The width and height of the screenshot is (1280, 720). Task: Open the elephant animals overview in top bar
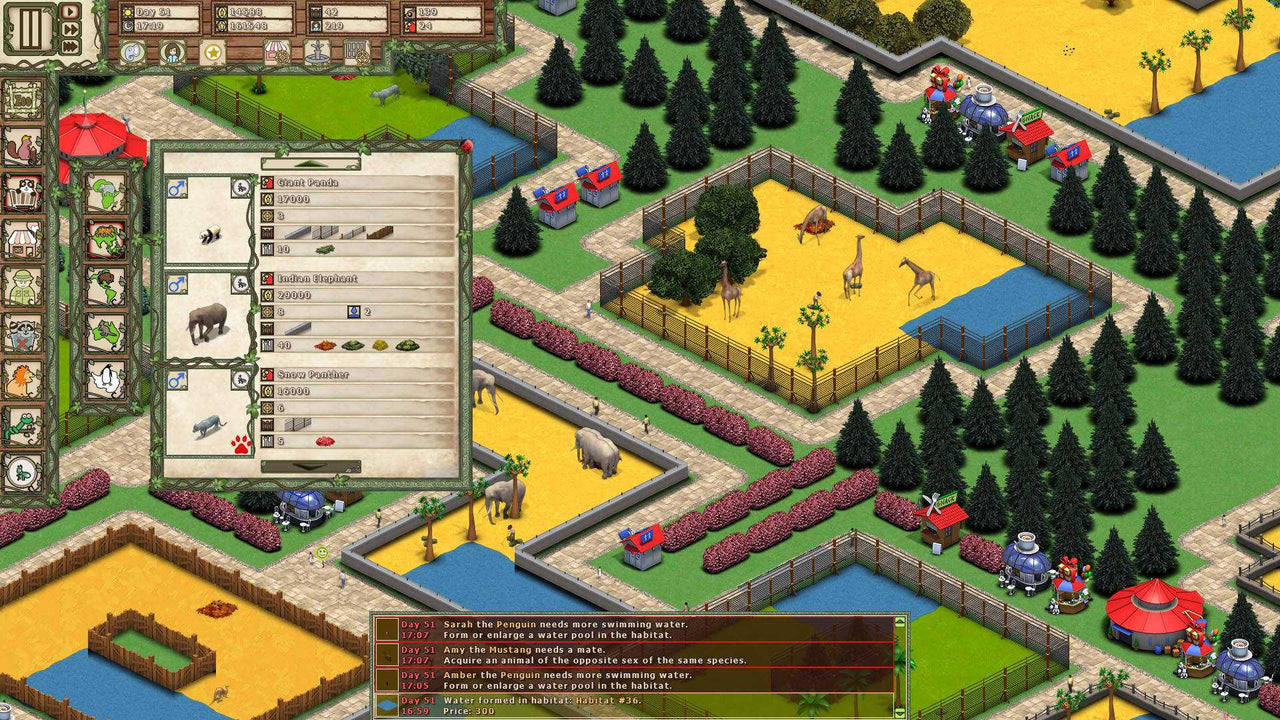coord(132,52)
